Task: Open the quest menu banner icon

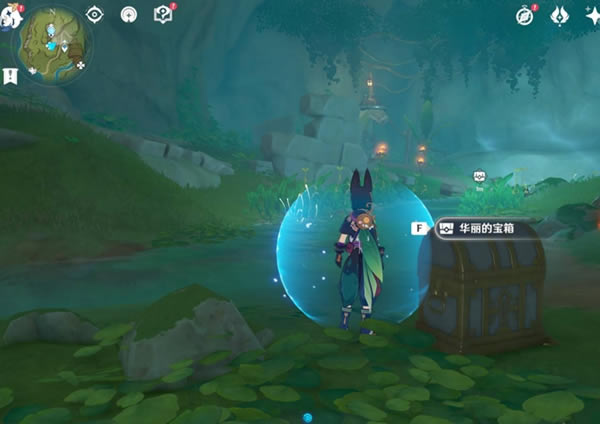Action: click(10, 75)
